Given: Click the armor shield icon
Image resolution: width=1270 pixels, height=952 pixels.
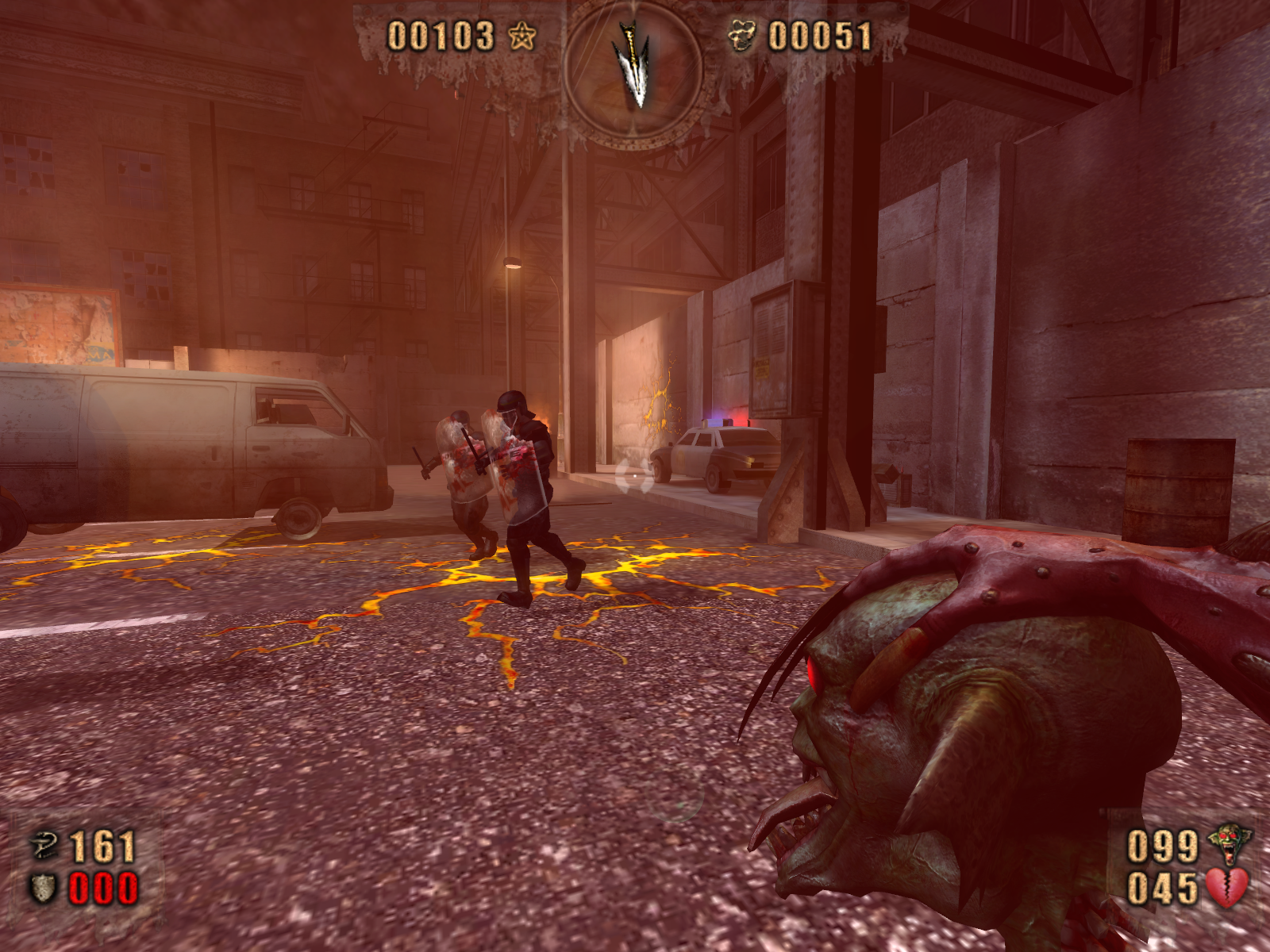Looking at the screenshot, I should point(43,889).
